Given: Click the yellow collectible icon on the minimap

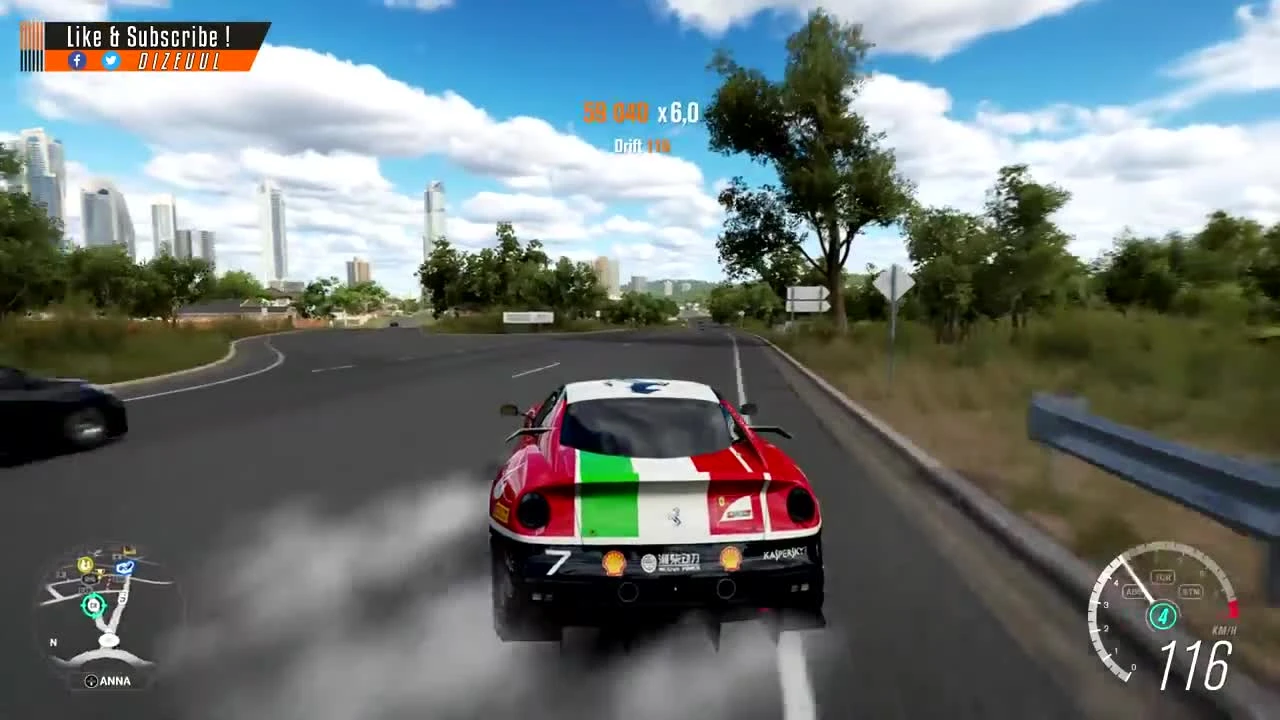Looking at the screenshot, I should [84, 565].
